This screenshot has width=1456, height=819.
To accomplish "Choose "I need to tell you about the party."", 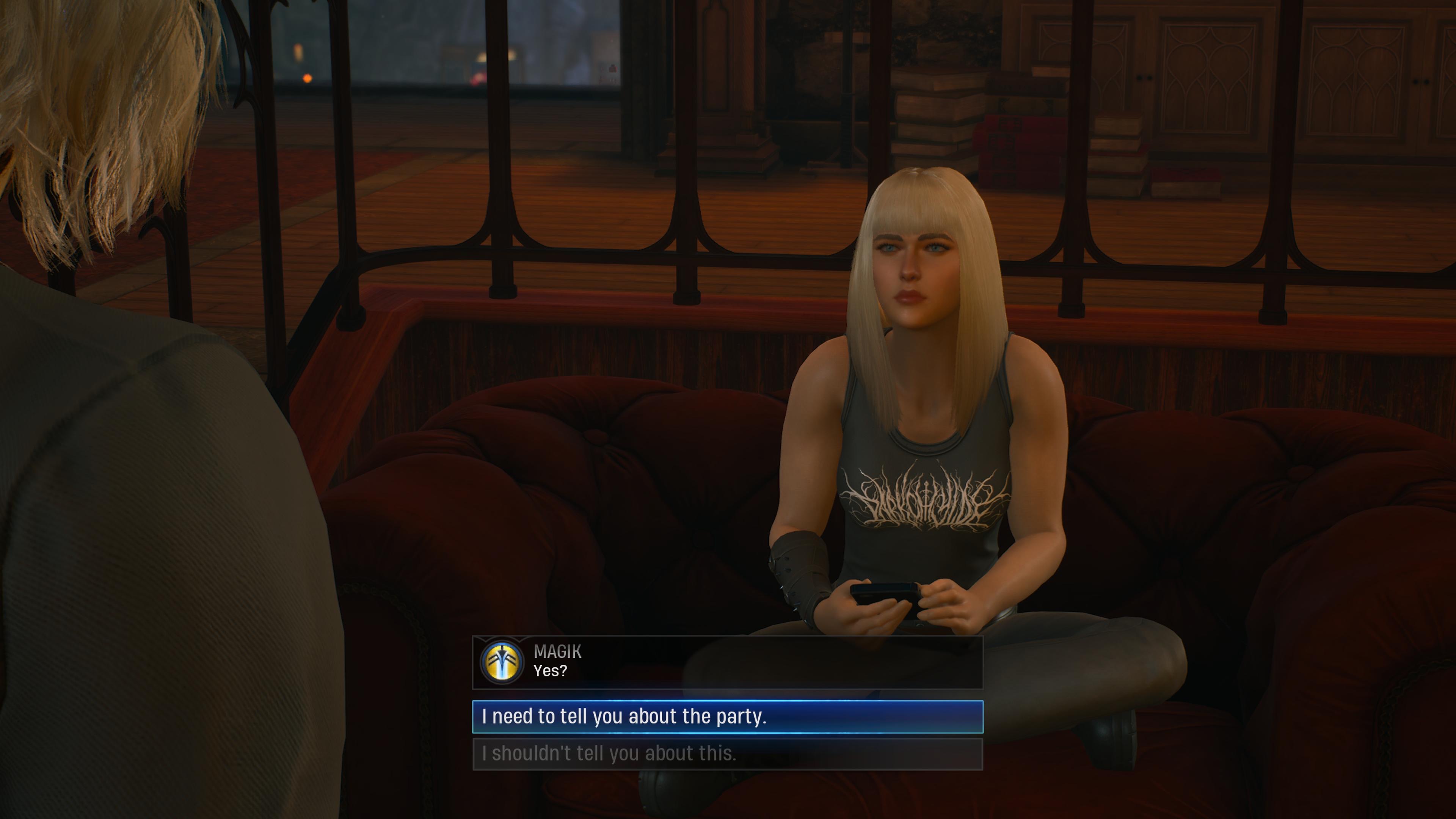I will click(727, 717).
